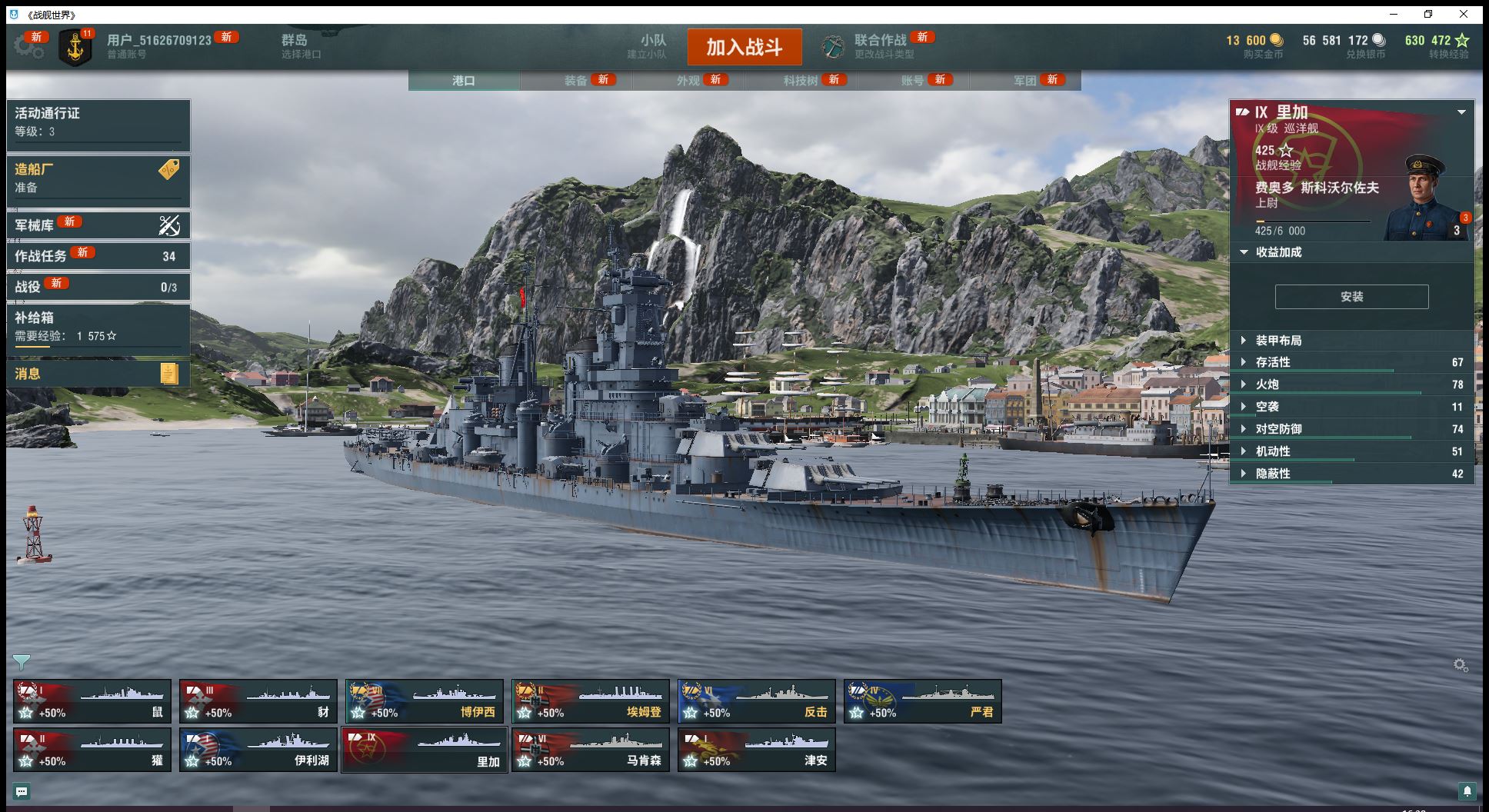Switch to the 装备 tab
The image size is (1489, 812).
click(575, 80)
